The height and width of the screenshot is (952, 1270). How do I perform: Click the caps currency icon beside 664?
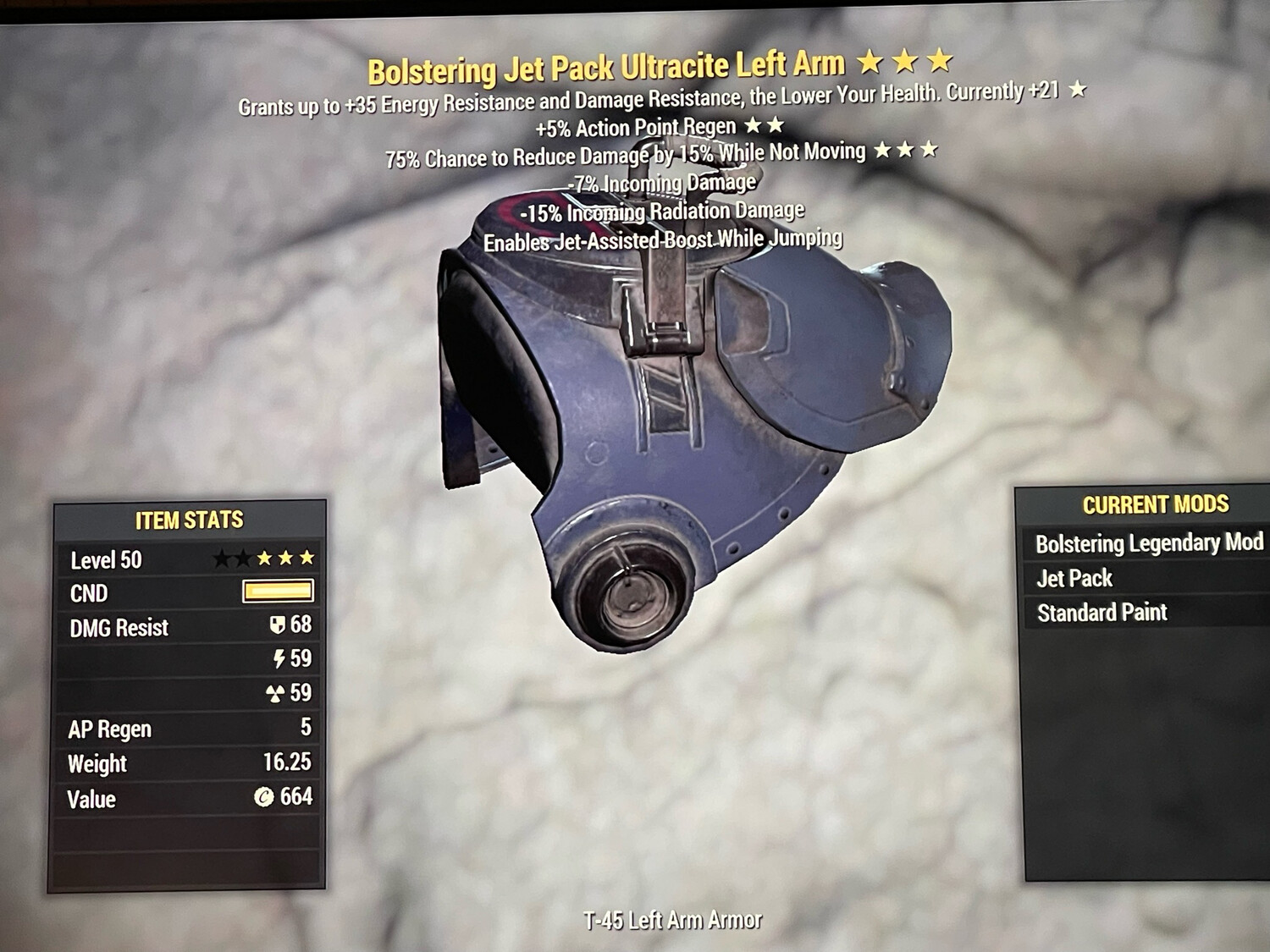[264, 797]
